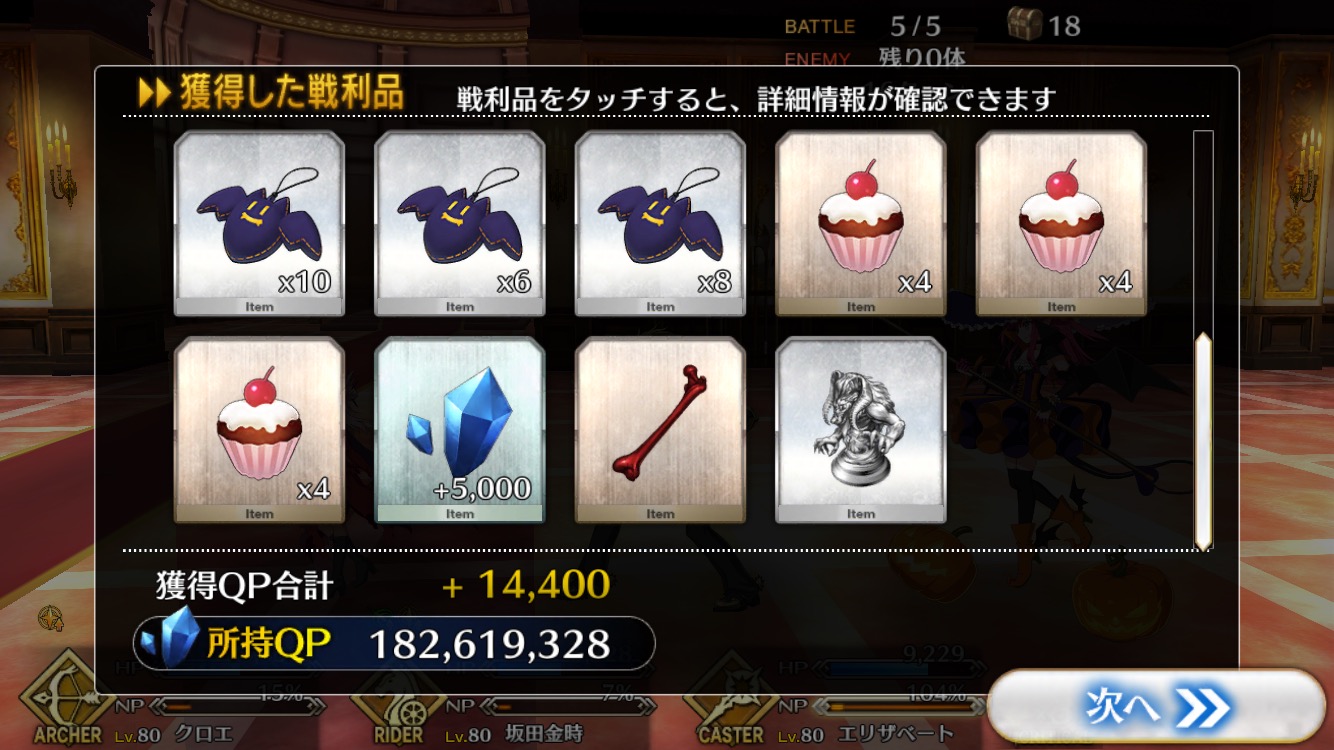Viewport: 1334px width, 750px height.
Task: View the silver monument statue item
Action: pyautogui.click(x=861, y=429)
